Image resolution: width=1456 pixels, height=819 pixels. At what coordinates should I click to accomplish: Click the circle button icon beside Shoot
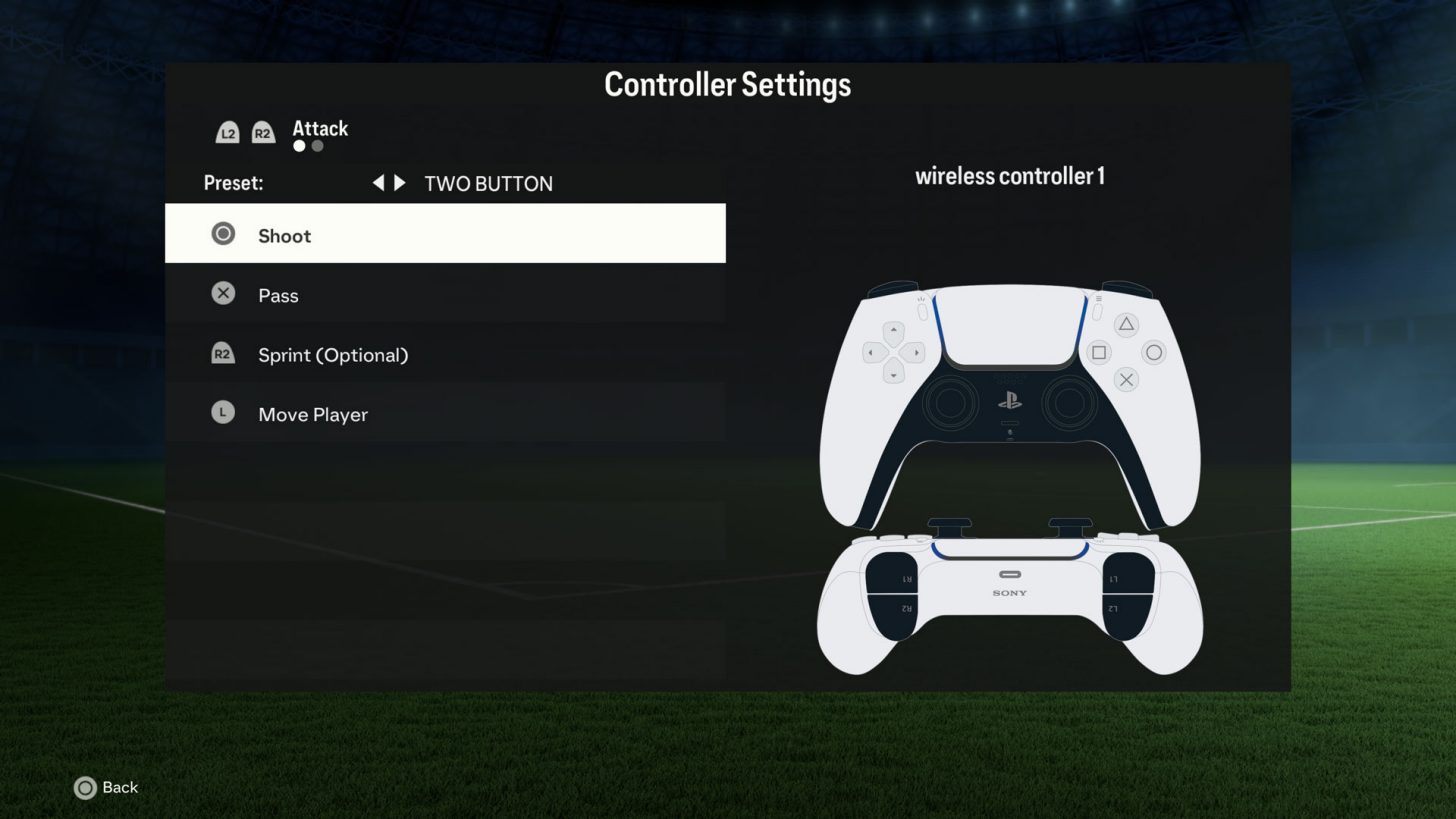(x=222, y=233)
